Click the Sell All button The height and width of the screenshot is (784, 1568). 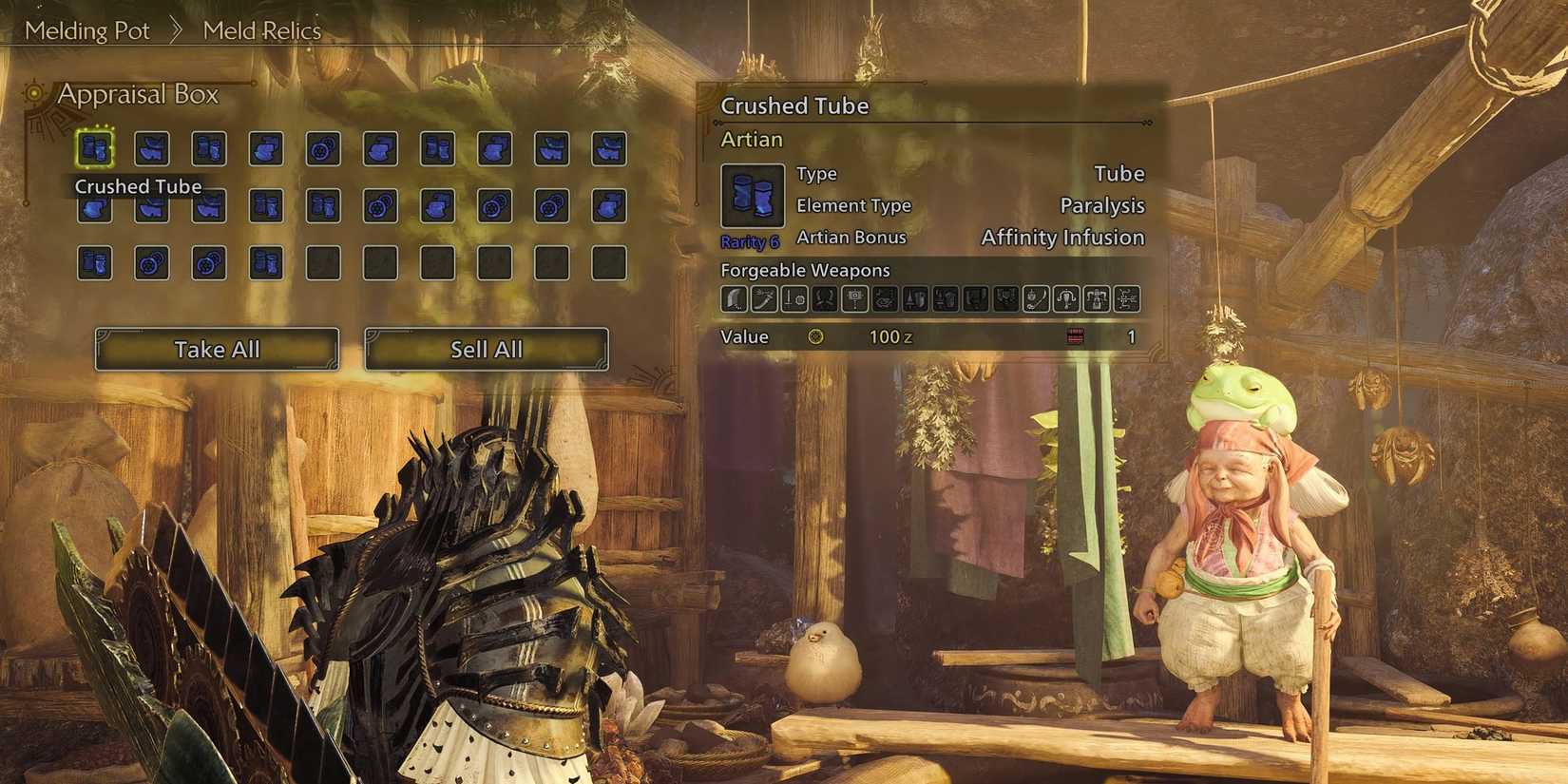coord(487,349)
